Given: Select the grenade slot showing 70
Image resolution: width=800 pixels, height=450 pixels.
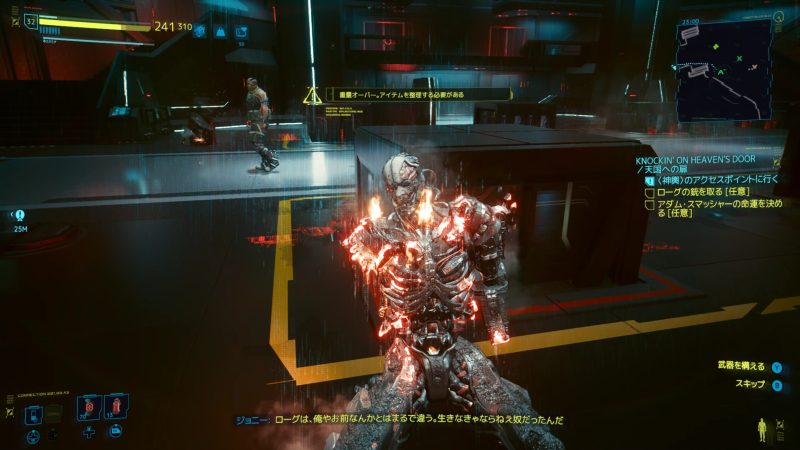Looking at the screenshot, I should [x=86, y=408].
